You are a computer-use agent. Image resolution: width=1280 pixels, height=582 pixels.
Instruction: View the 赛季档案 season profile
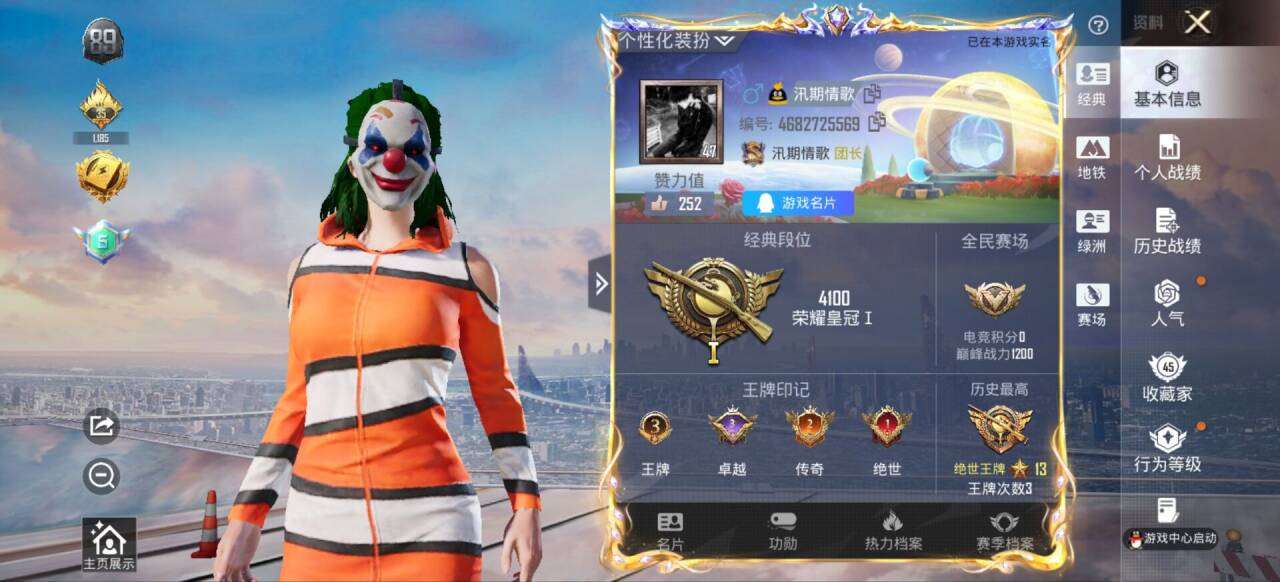[1004, 531]
